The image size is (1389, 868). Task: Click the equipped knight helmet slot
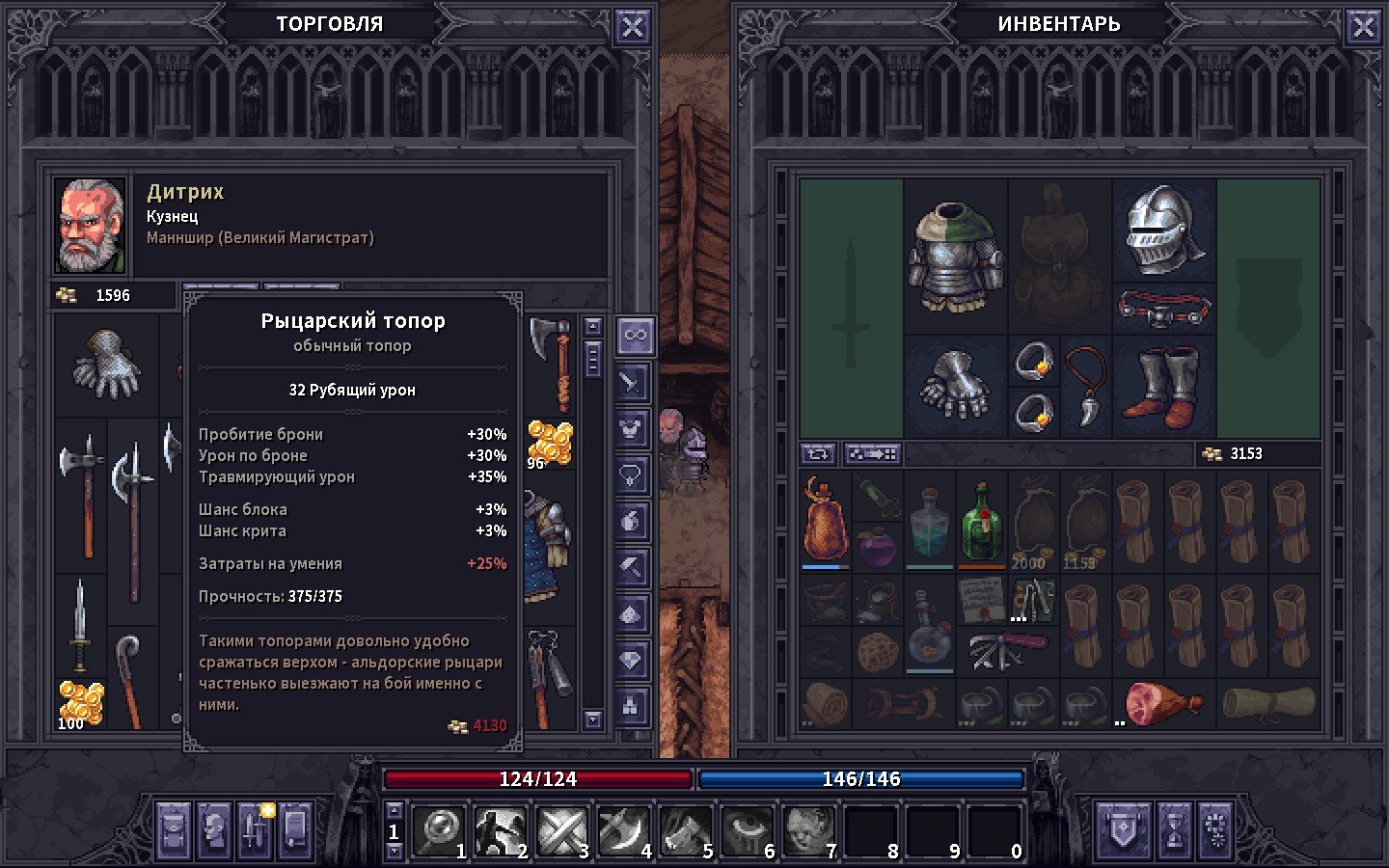(x=1164, y=230)
